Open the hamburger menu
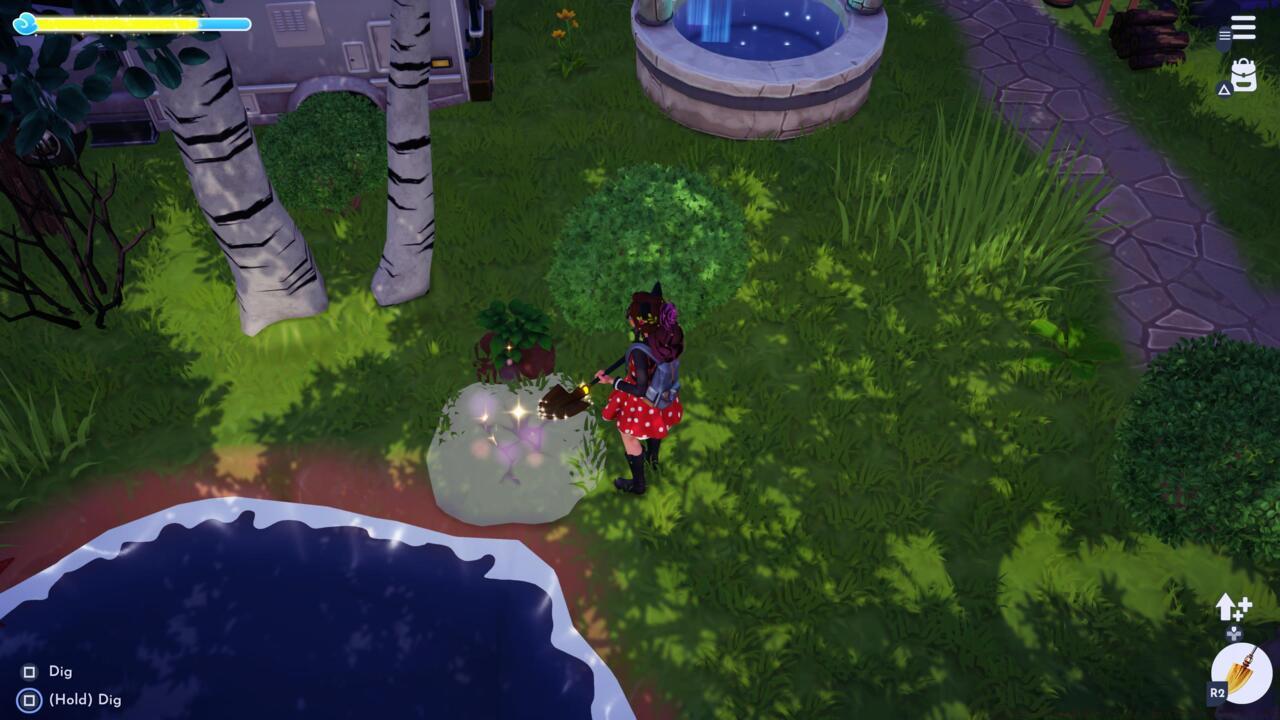 click(1241, 28)
